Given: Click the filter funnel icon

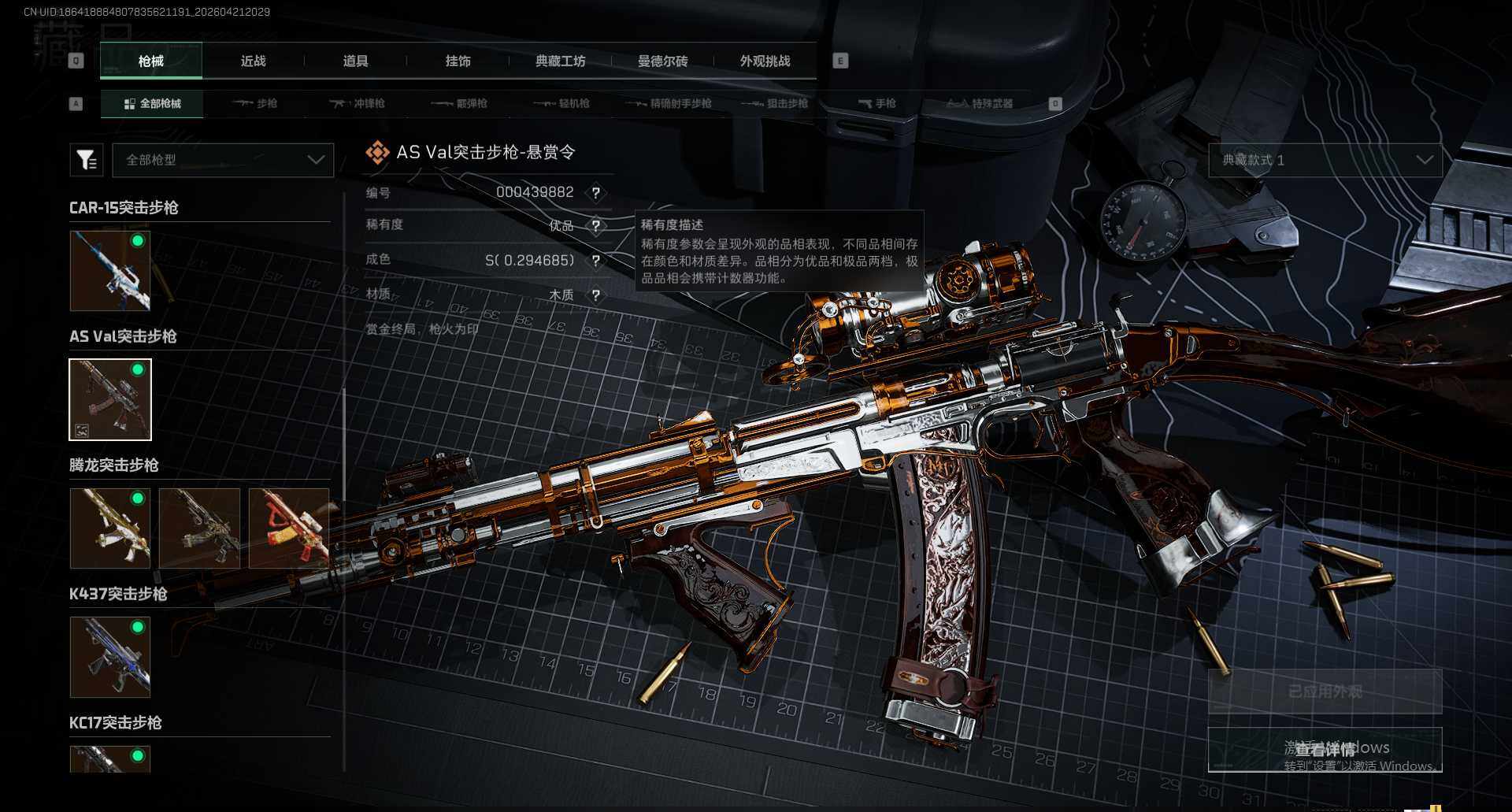Looking at the screenshot, I should click(87, 160).
